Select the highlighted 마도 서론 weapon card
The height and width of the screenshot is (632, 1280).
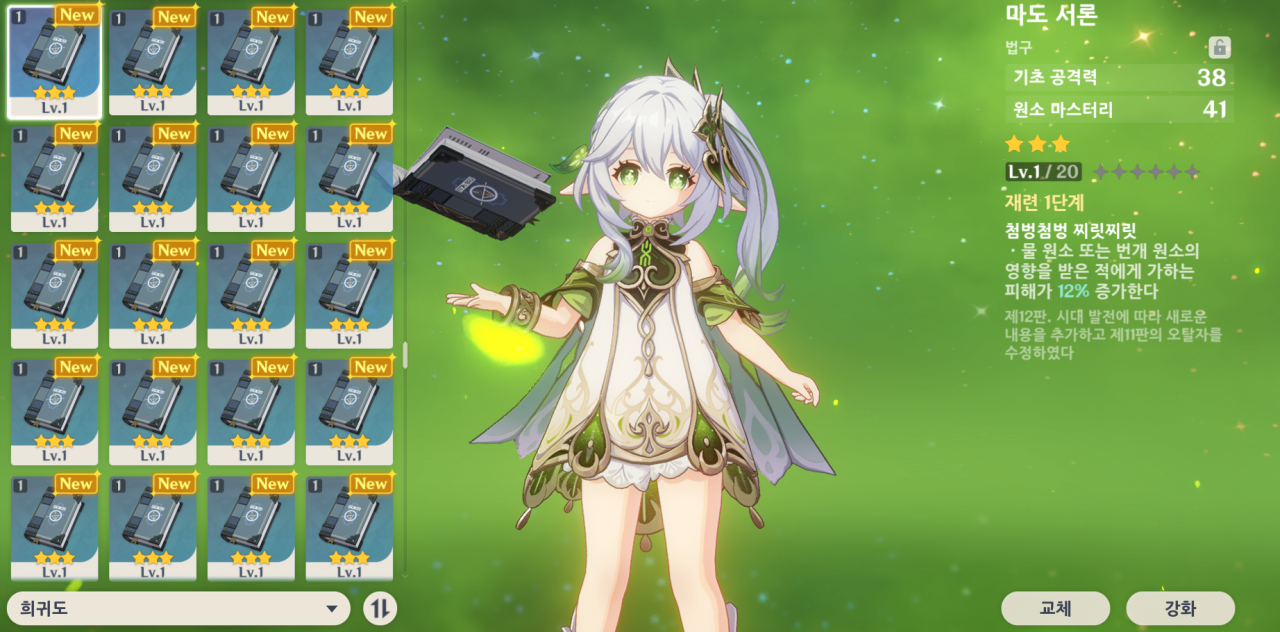coord(54,62)
